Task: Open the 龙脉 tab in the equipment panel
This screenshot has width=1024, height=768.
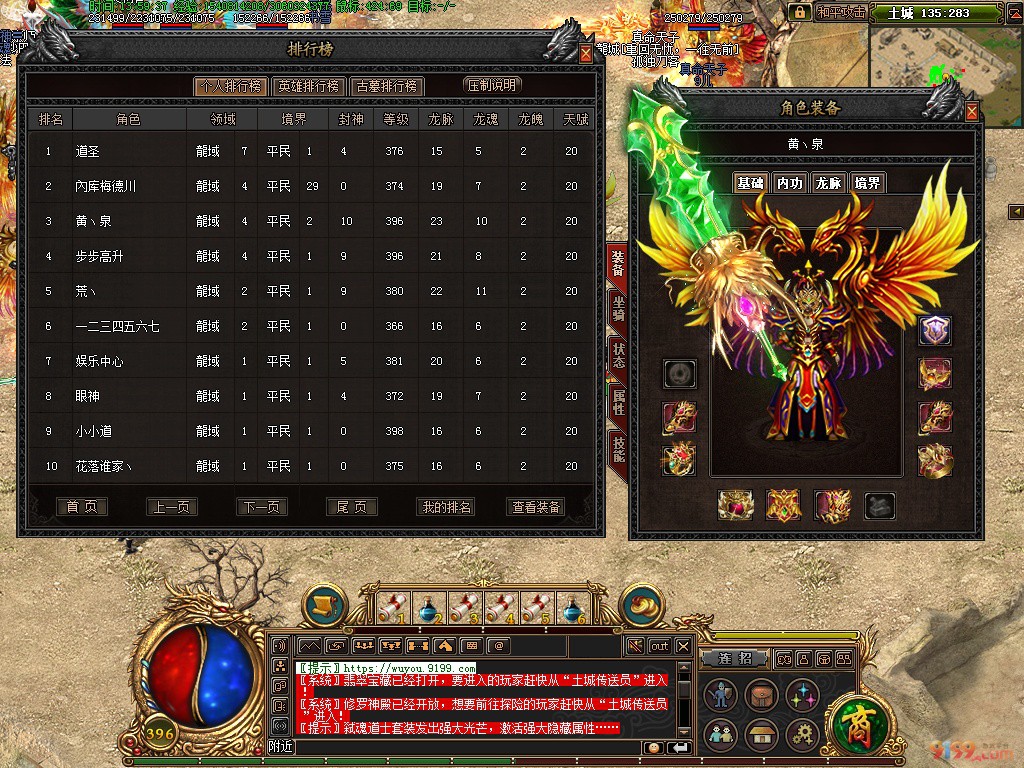Action: (x=828, y=183)
